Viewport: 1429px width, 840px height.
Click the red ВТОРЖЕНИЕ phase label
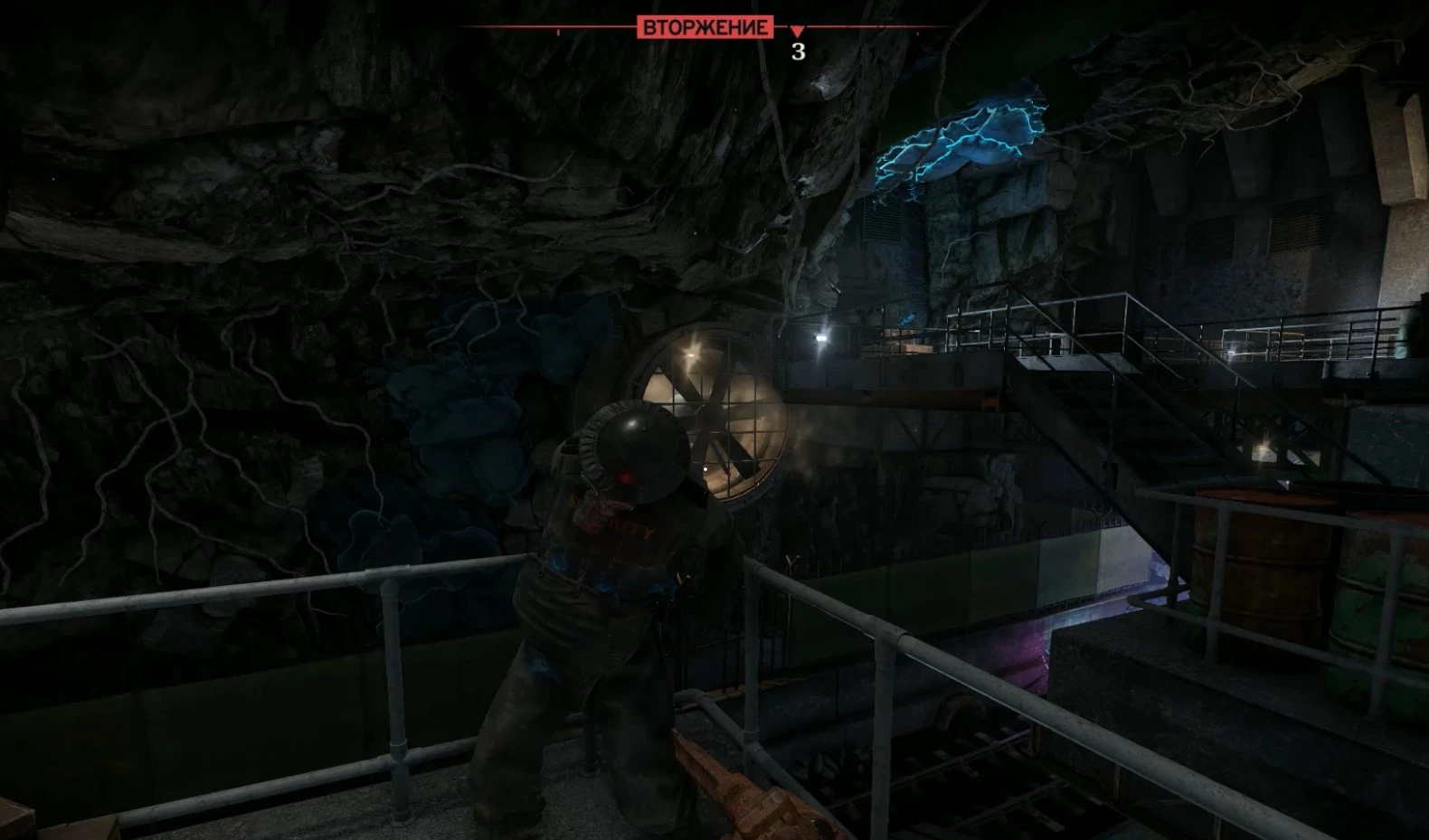(705, 27)
